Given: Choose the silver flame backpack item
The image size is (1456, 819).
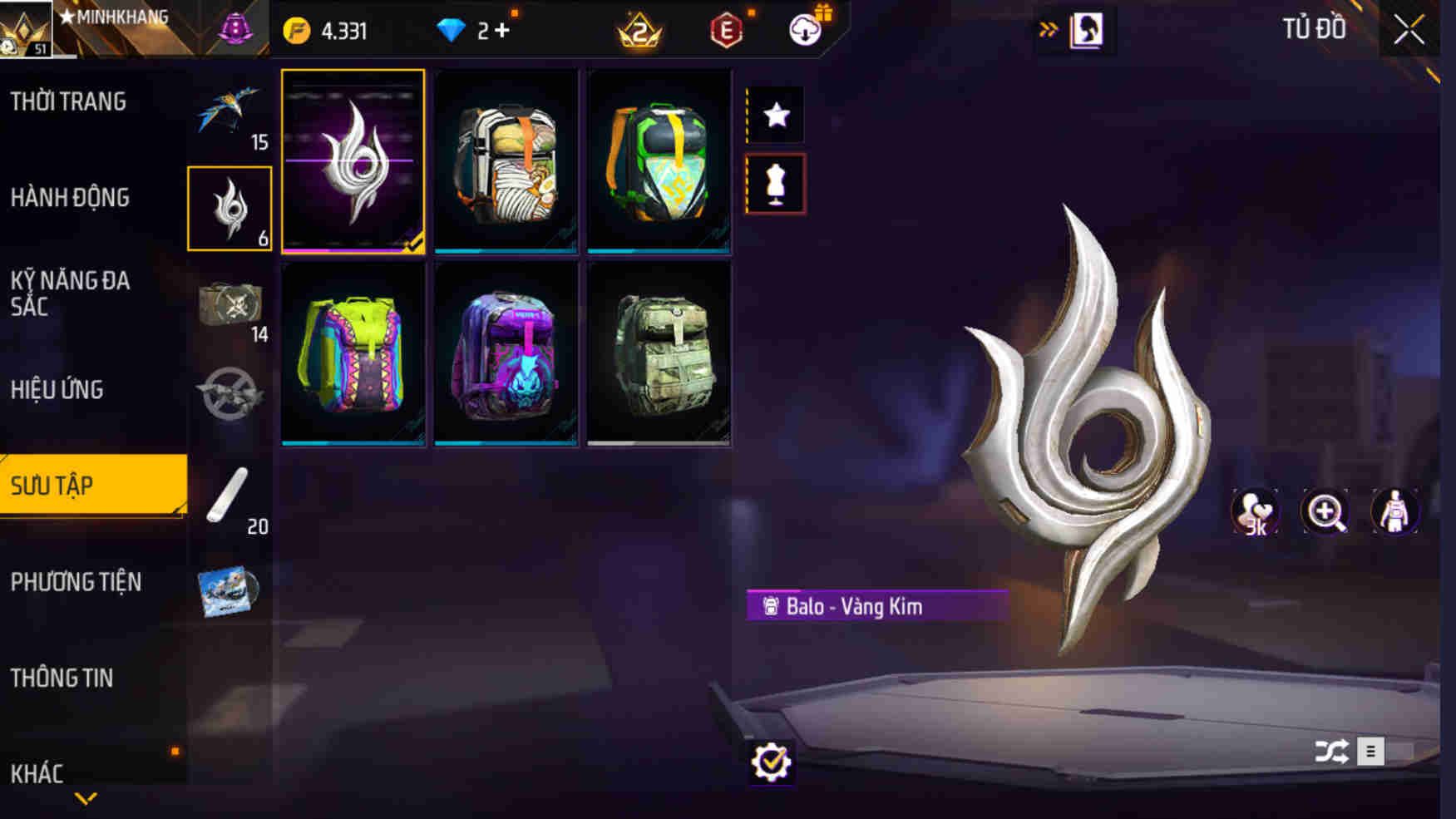Looking at the screenshot, I should pyautogui.click(x=353, y=161).
